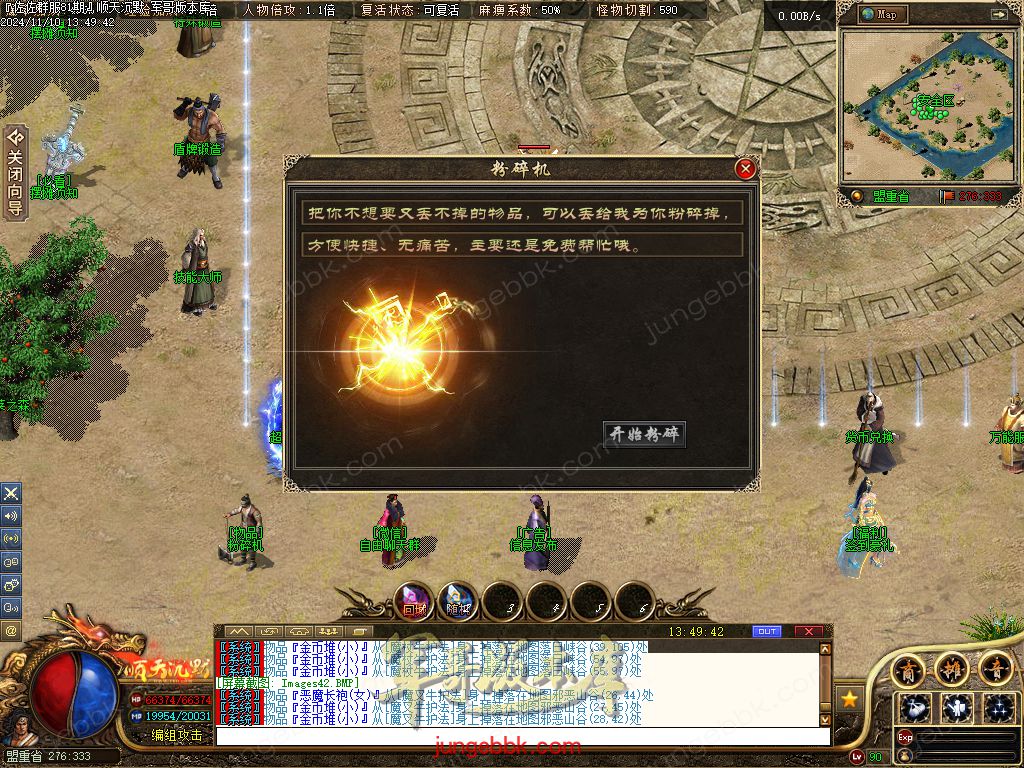Use the 回城 return-to-town hotbar skill
1024x768 pixels.
(414, 601)
